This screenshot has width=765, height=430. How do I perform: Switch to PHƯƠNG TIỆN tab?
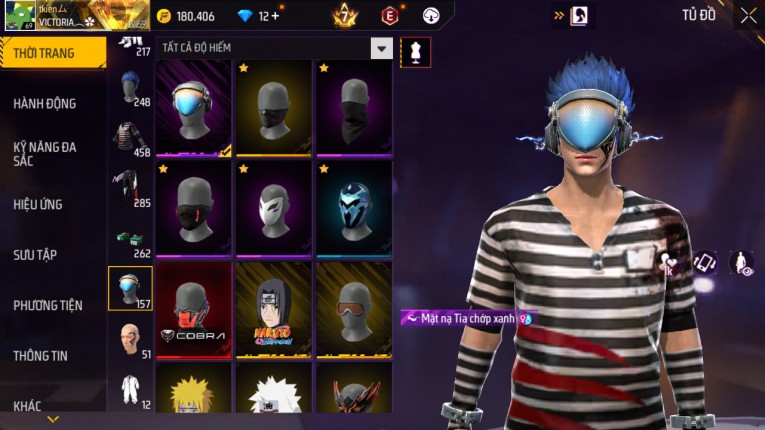pyautogui.click(x=48, y=305)
